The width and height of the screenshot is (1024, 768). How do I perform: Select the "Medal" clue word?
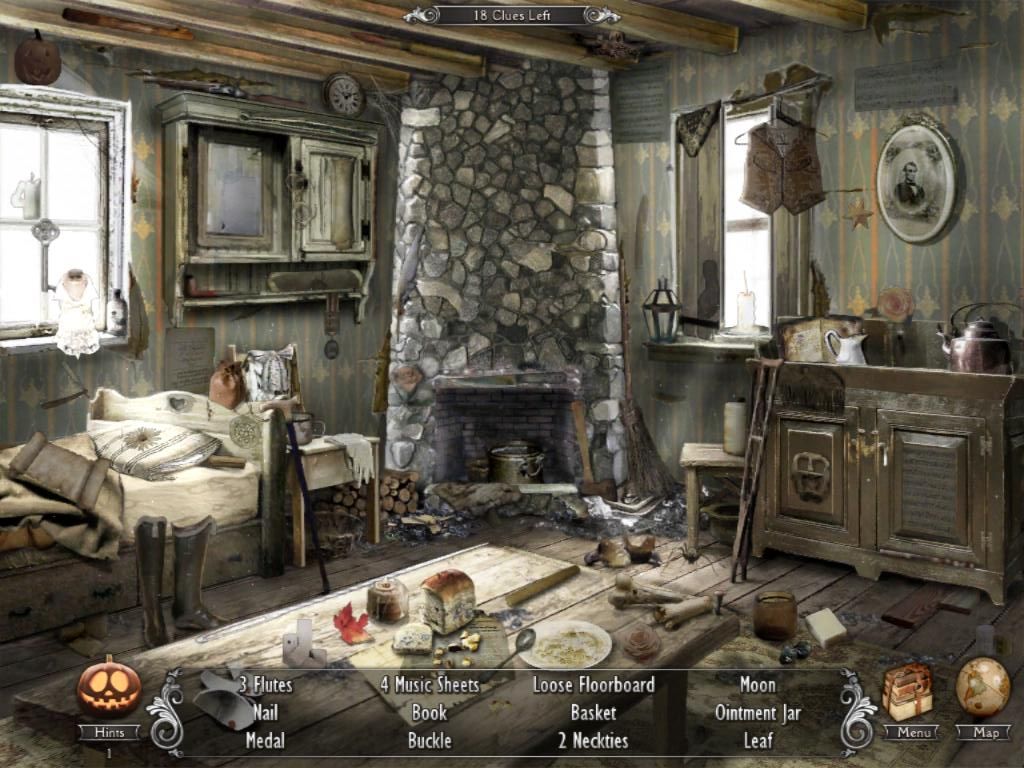tap(265, 741)
